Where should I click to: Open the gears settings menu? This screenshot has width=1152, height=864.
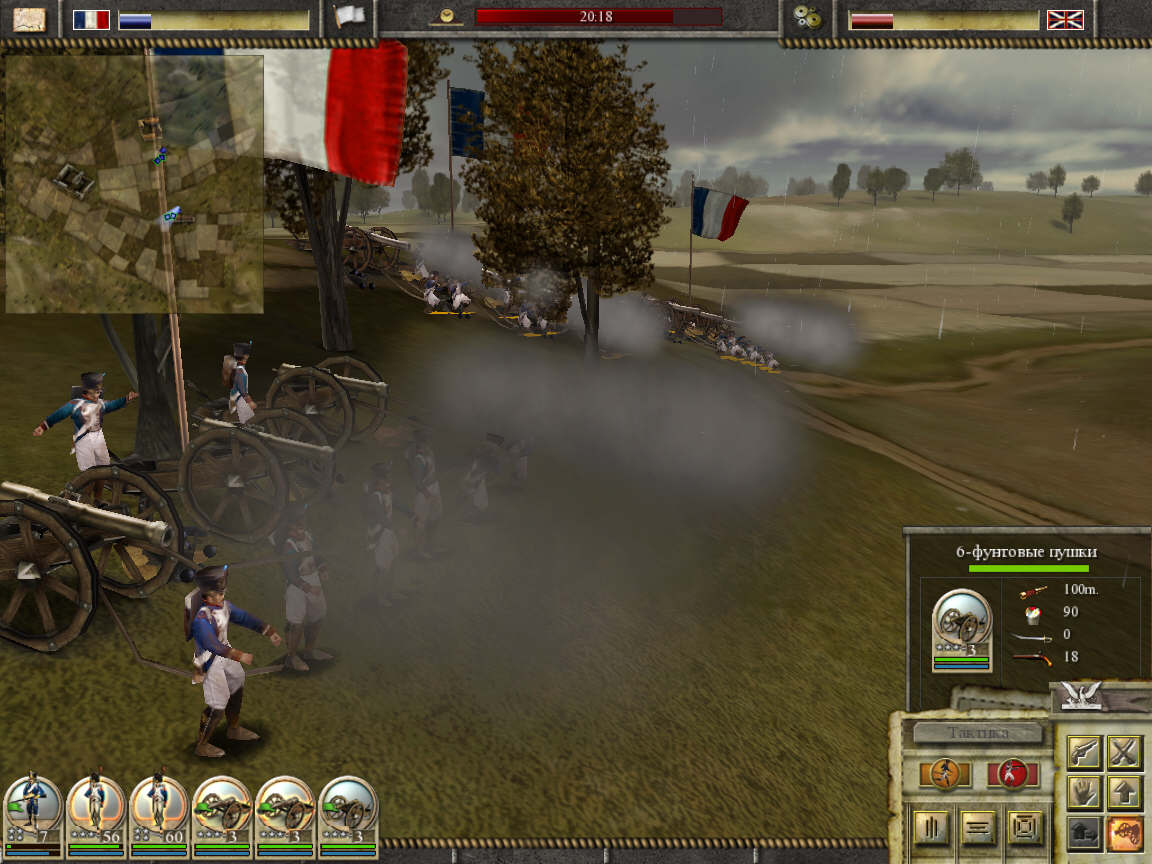(x=805, y=18)
